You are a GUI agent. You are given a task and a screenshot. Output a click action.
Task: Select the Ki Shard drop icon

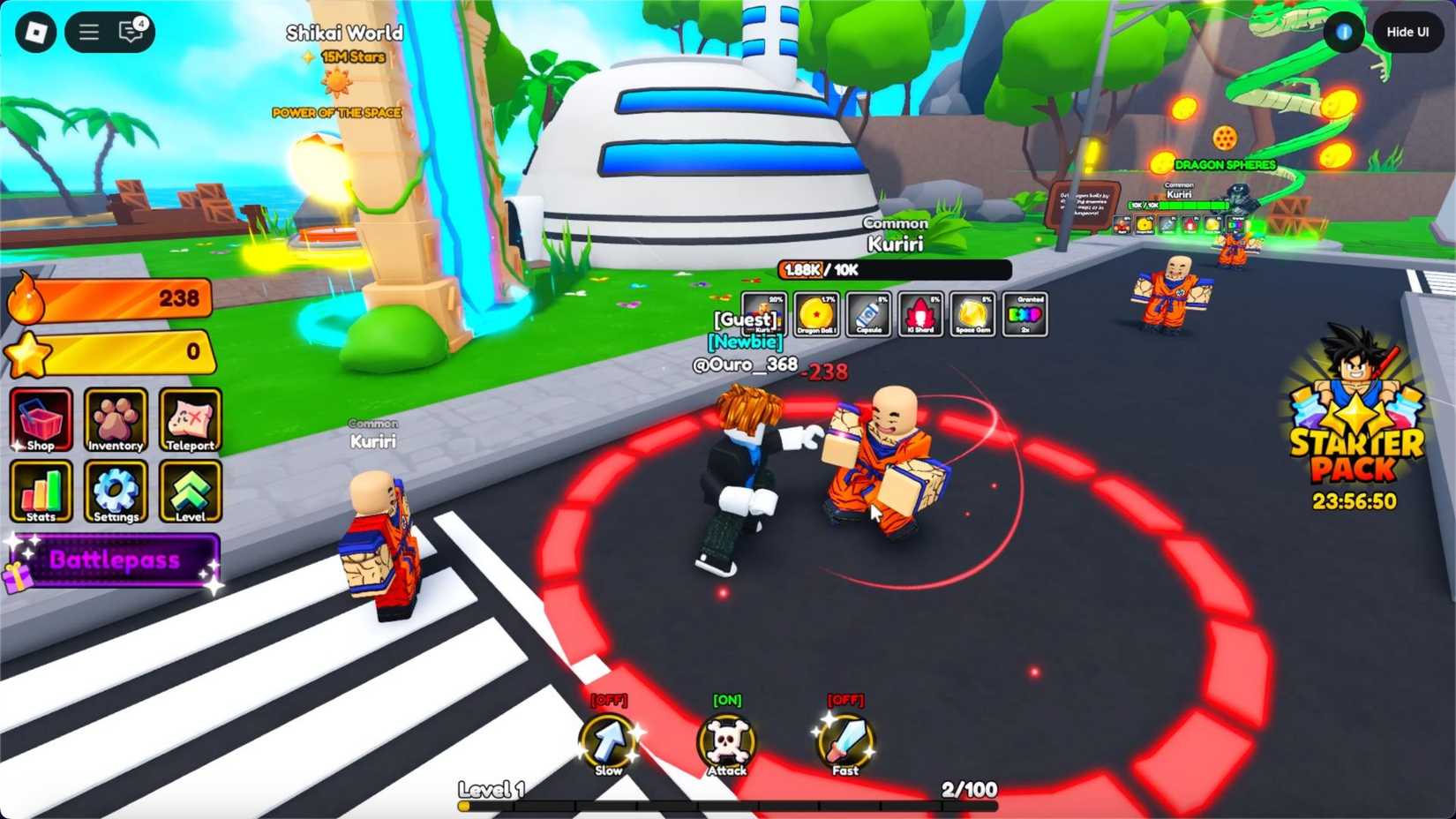click(921, 315)
